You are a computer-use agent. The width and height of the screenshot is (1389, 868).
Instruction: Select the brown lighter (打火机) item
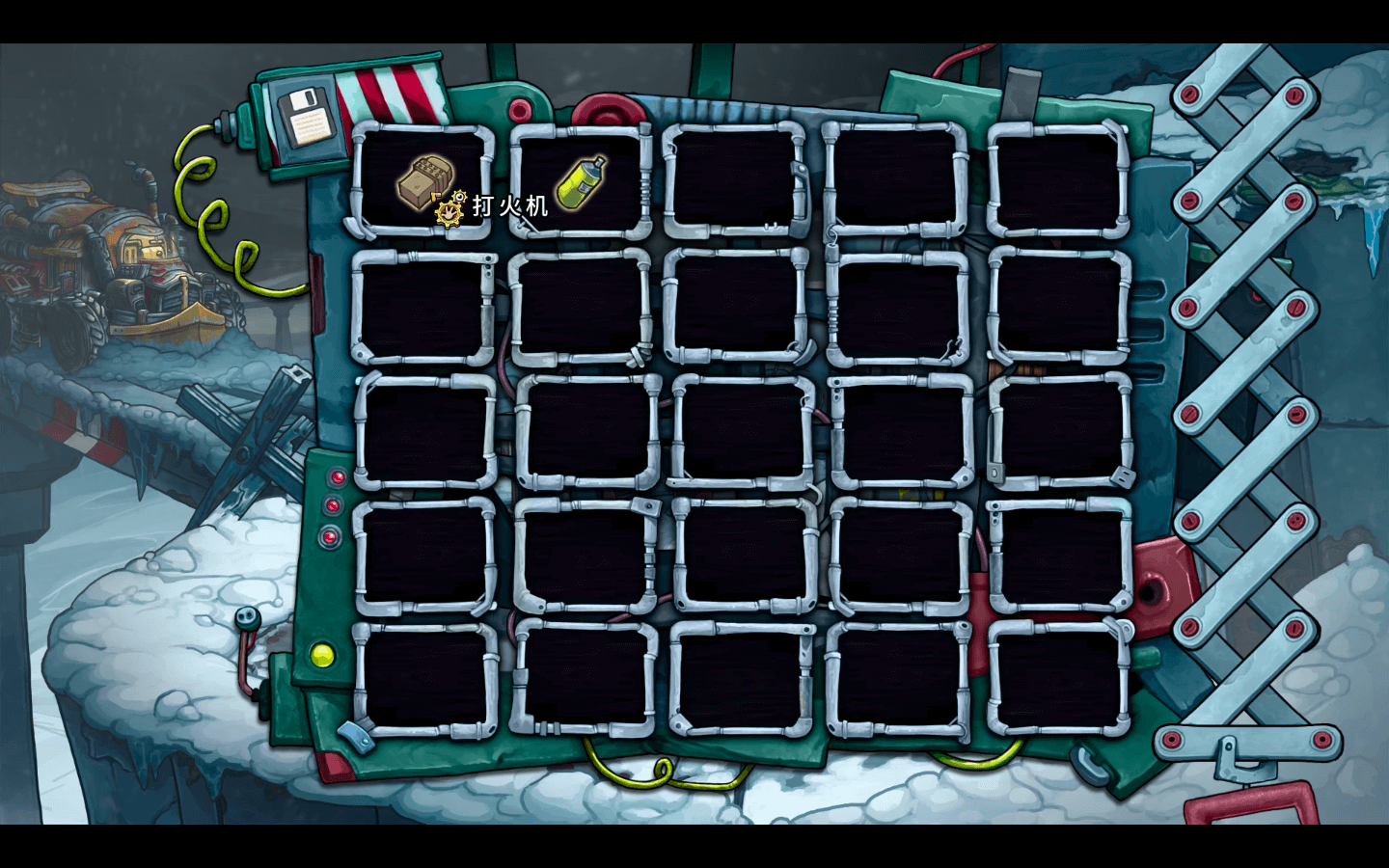click(x=425, y=180)
